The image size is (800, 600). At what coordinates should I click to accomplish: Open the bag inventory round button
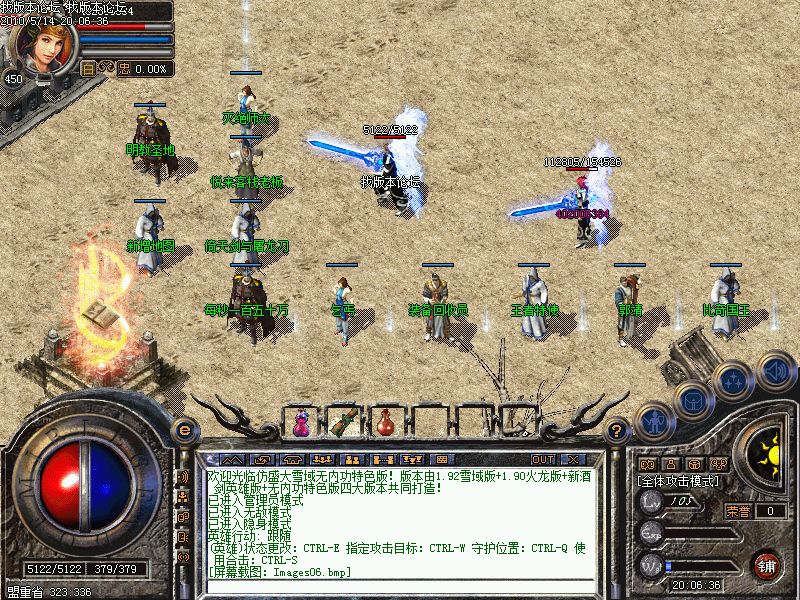click(x=692, y=400)
